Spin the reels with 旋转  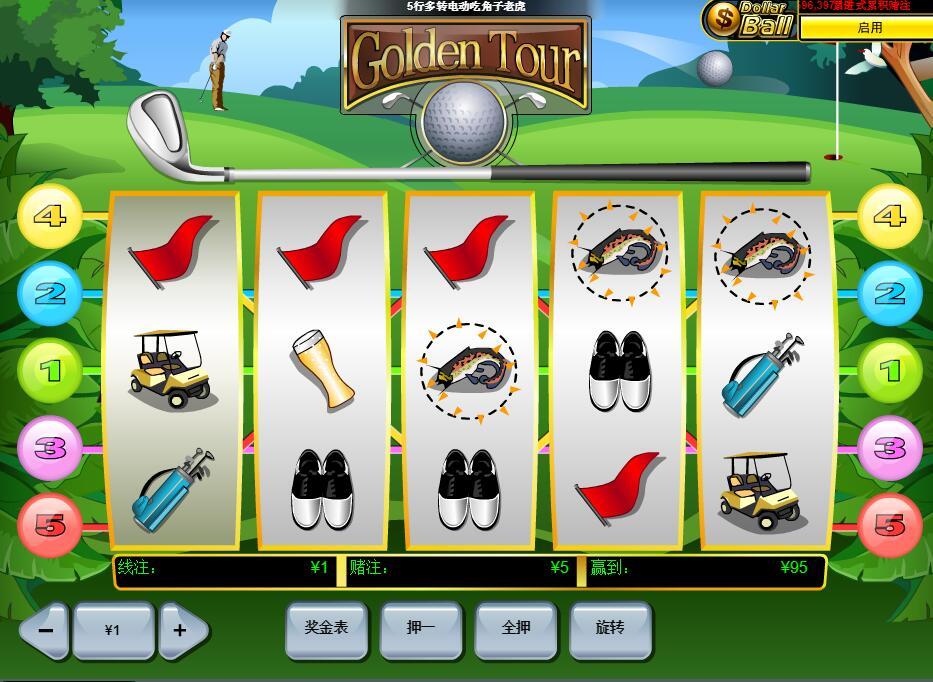click(610, 629)
